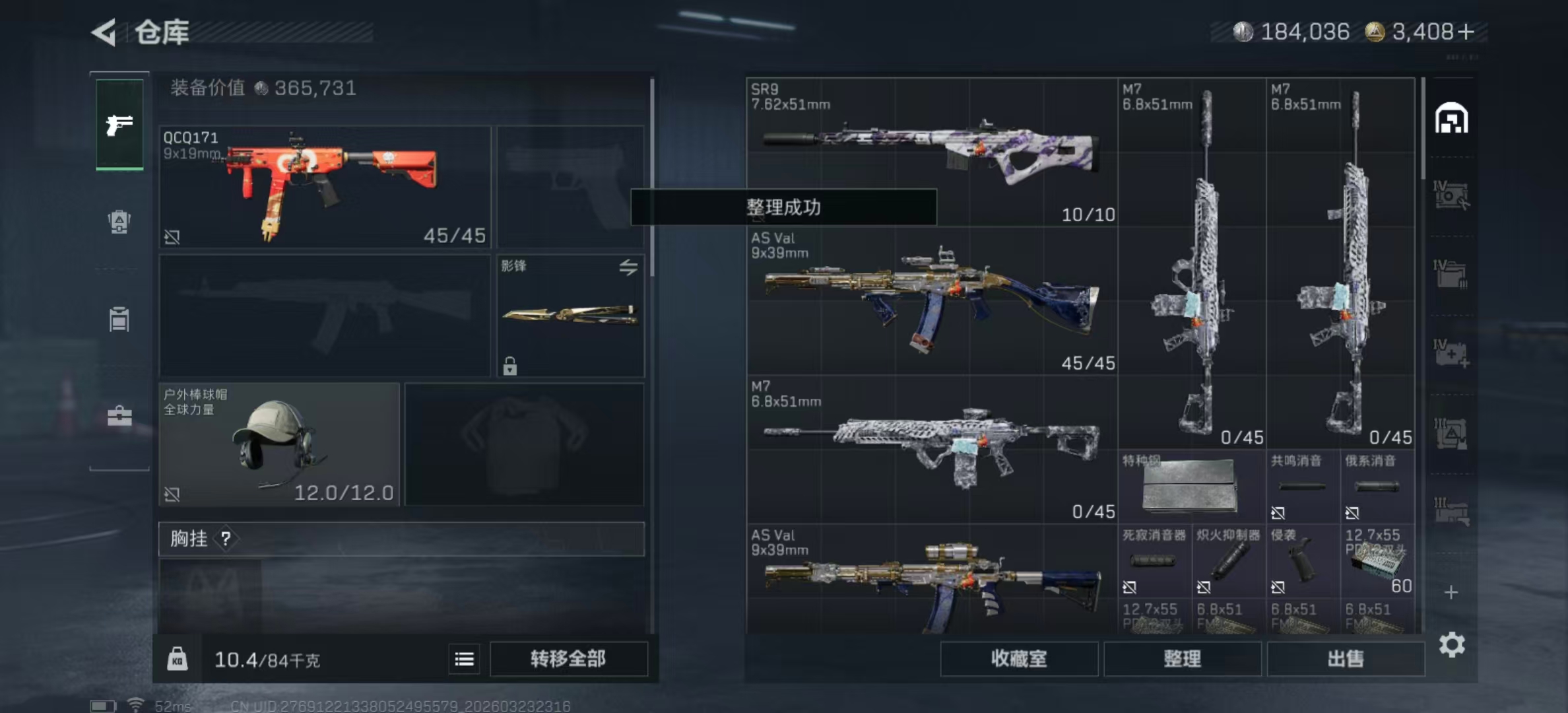Select the red QCQ171 submachine gun slot

coord(325,187)
